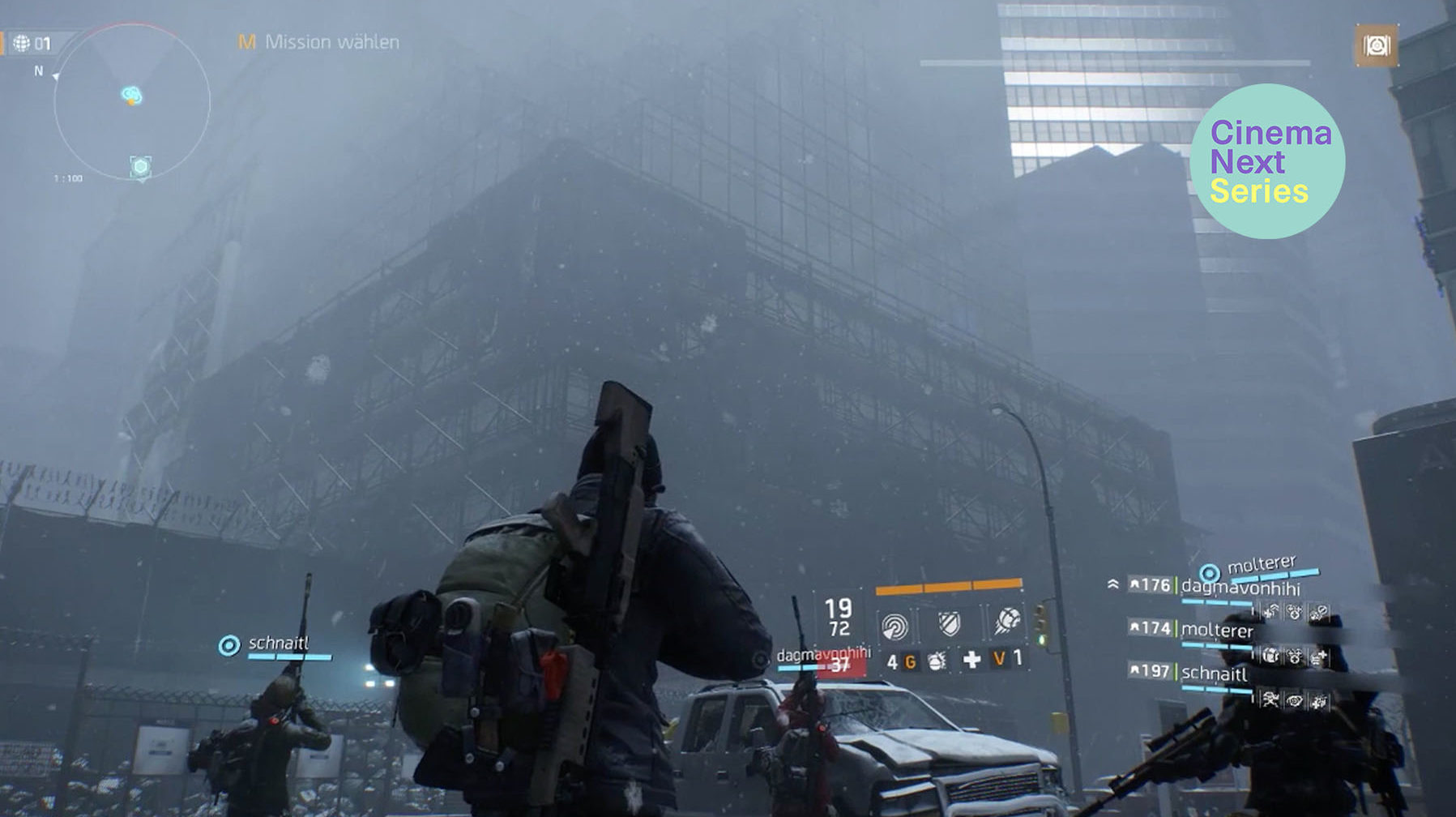Open the Mission wählen prompt
Screen dimensions: 1456x817
pyautogui.click(x=319, y=42)
